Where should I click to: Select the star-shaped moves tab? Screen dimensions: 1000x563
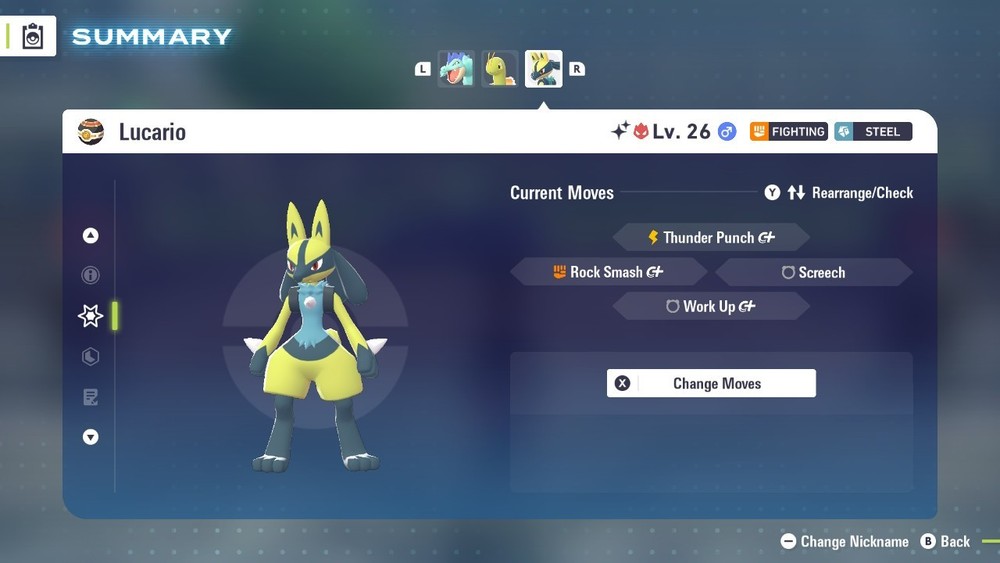coord(91,316)
